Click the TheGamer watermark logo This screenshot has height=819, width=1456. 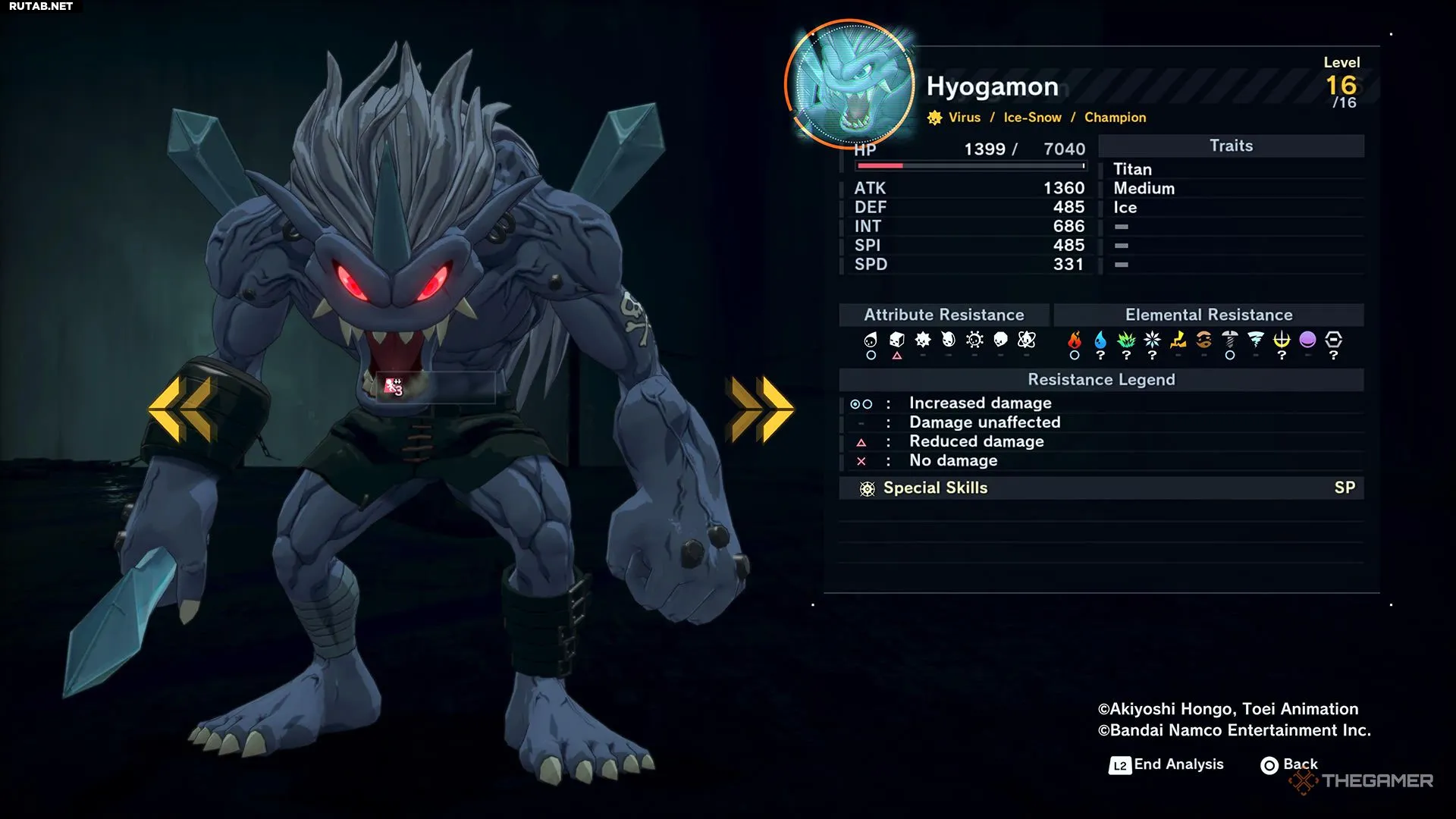[x=1362, y=781]
